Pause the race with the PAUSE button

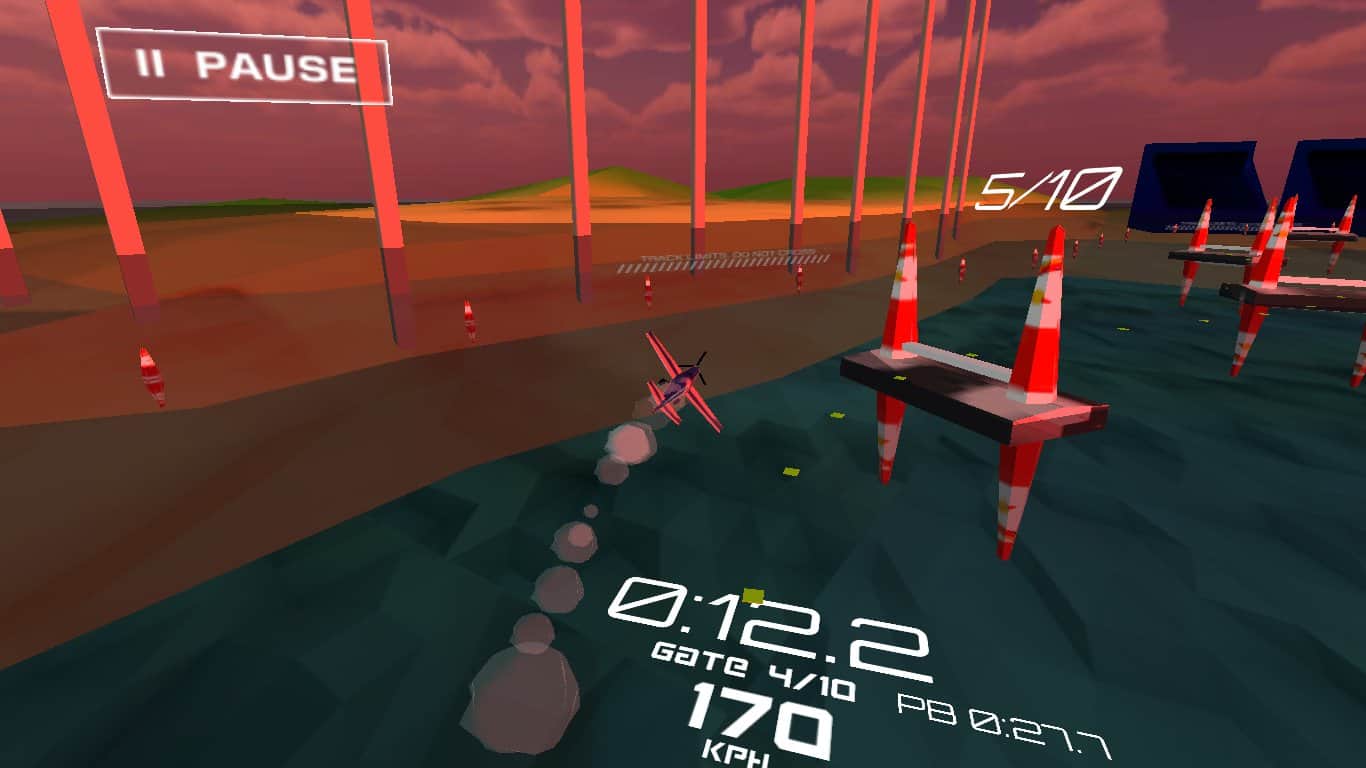click(244, 66)
